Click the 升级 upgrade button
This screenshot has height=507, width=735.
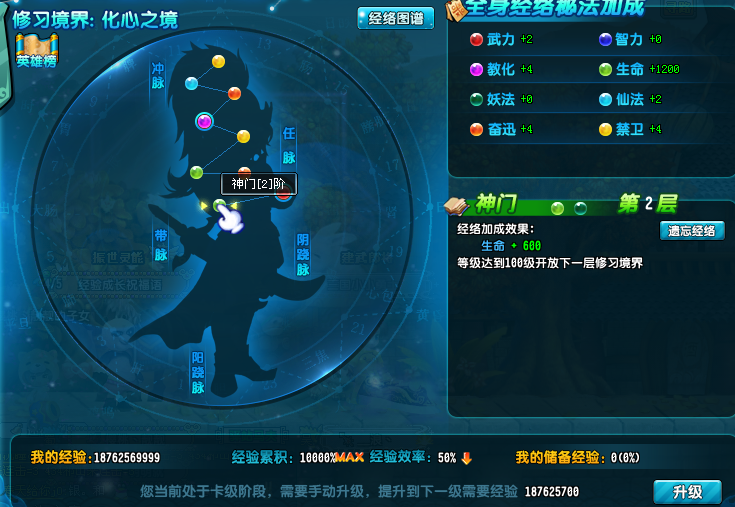coord(687,492)
